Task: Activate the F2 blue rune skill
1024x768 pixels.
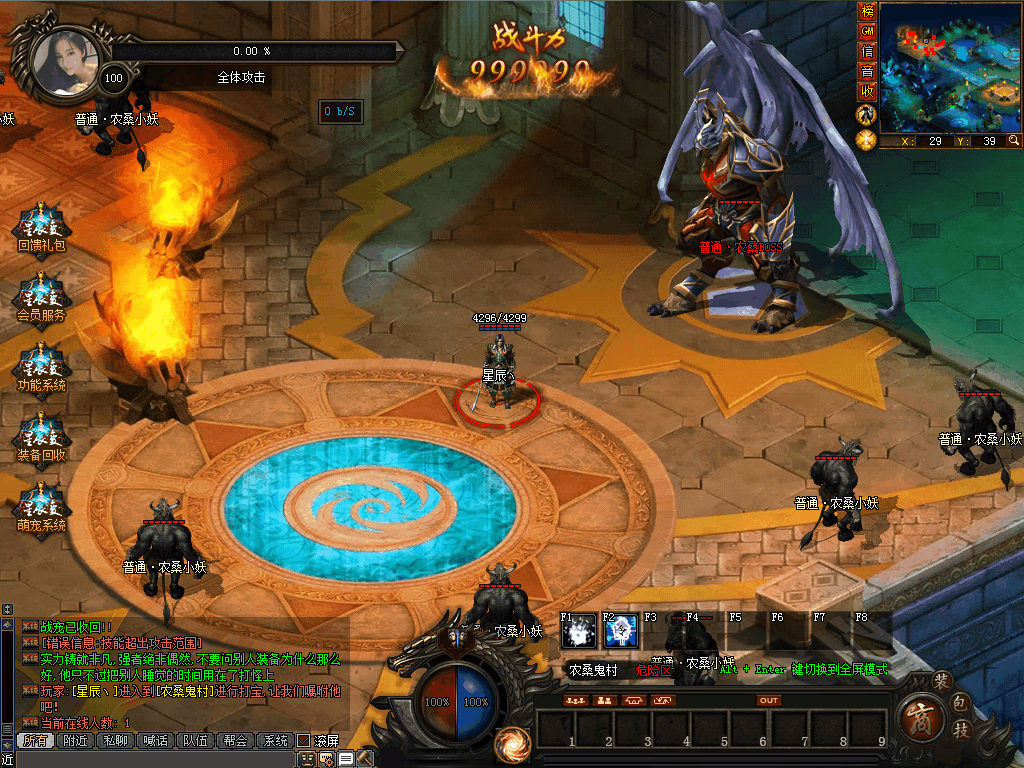Action: pos(621,631)
